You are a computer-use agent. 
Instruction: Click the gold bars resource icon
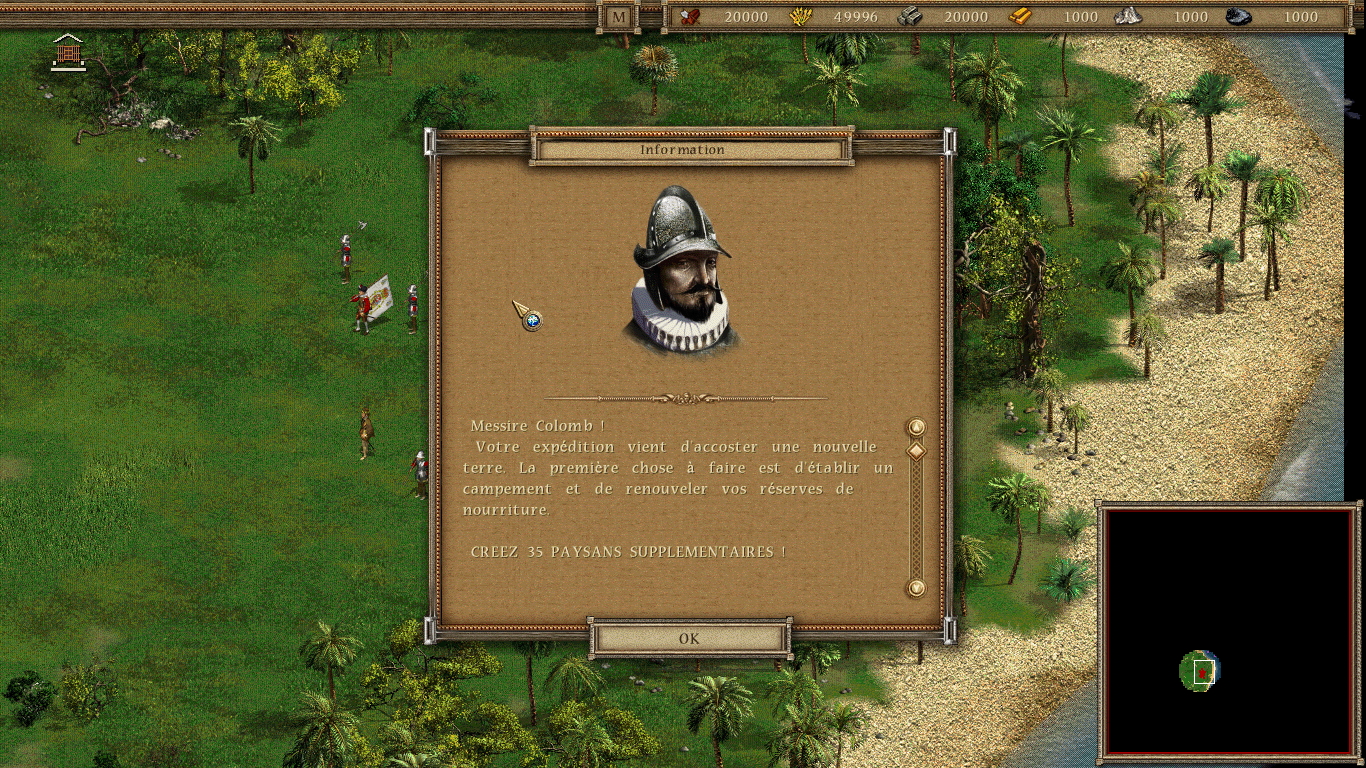point(1022,17)
